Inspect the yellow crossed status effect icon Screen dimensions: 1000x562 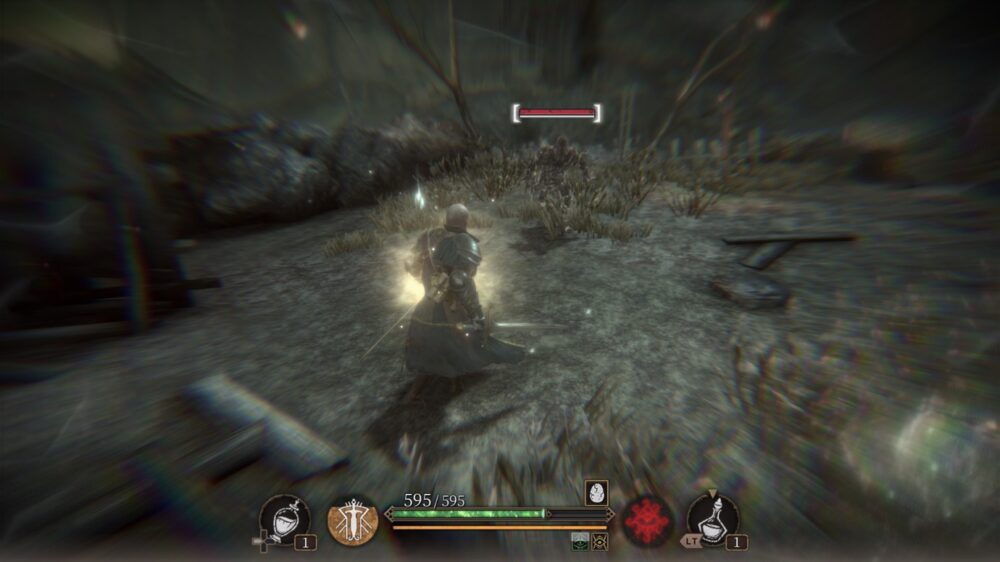(x=600, y=541)
